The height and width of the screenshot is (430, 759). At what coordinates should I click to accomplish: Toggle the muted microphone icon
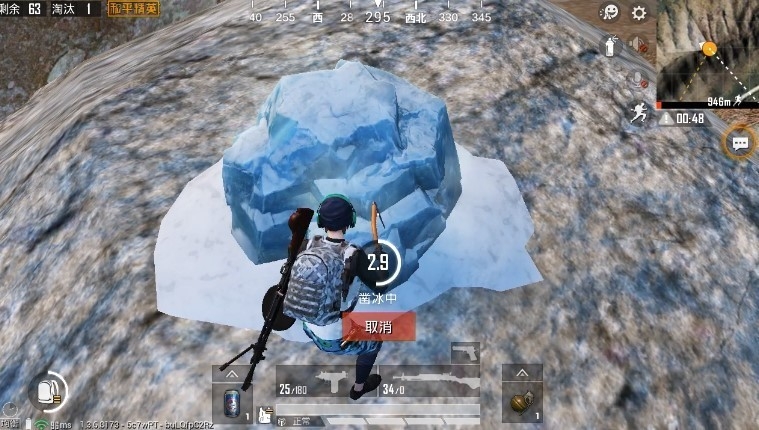(x=637, y=78)
